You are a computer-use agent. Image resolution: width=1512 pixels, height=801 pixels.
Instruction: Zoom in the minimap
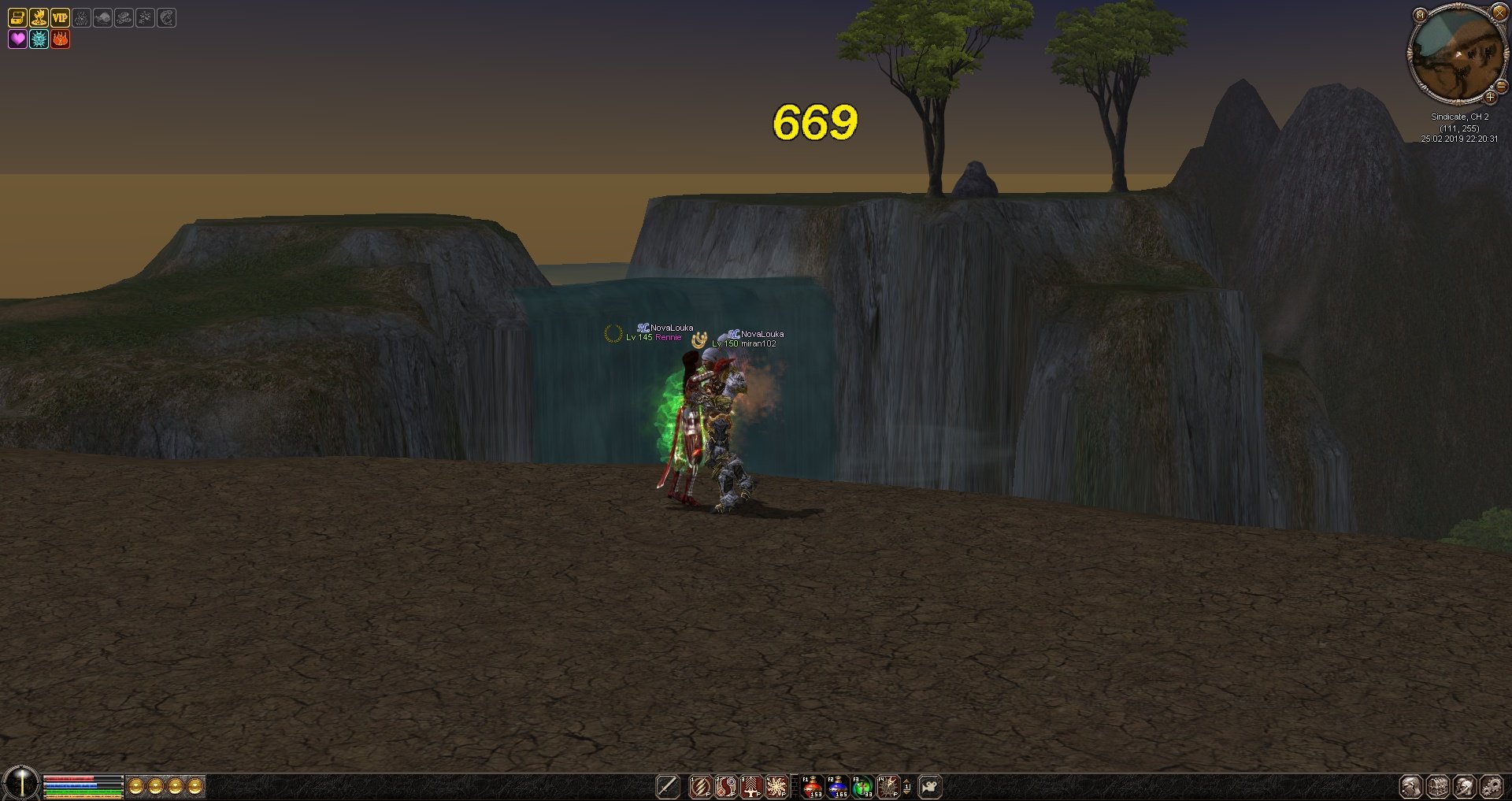click(x=1490, y=98)
